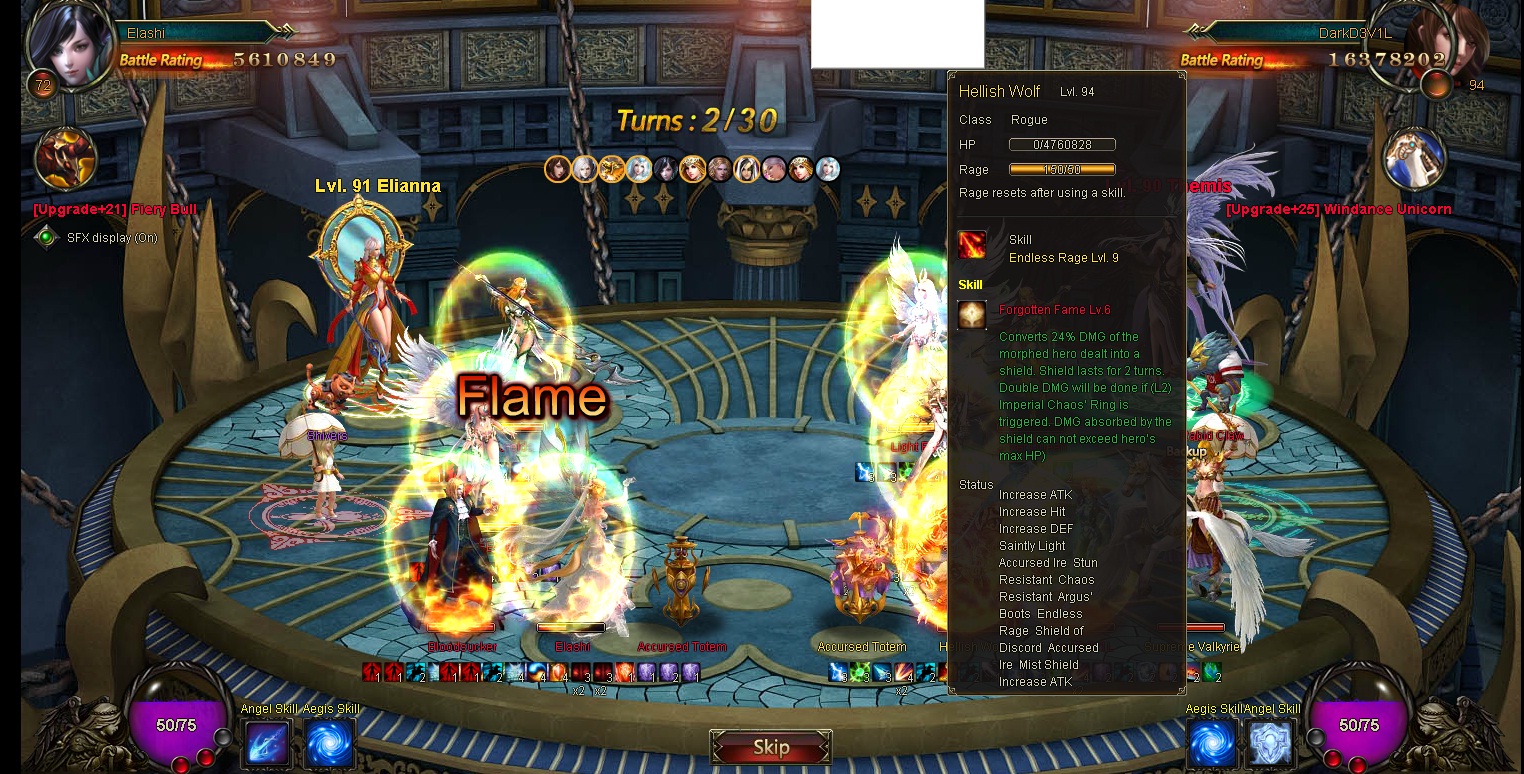Viewport: 1524px width, 774px height.
Task: Open DarkD3V1L's opponent portrait
Action: pyautogui.click(x=1447, y=45)
